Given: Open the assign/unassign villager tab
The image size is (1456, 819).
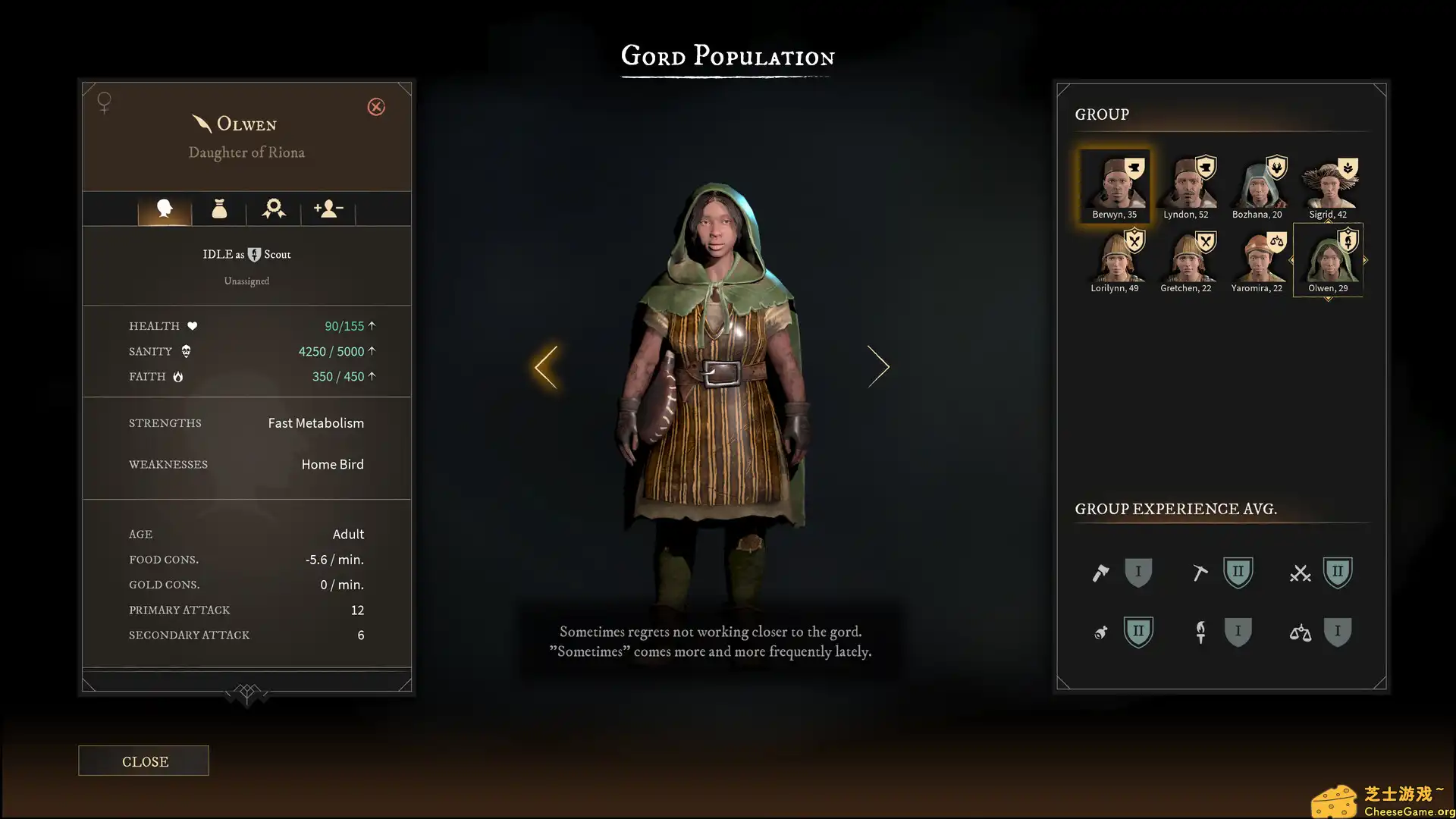Looking at the screenshot, I should 328,209.
